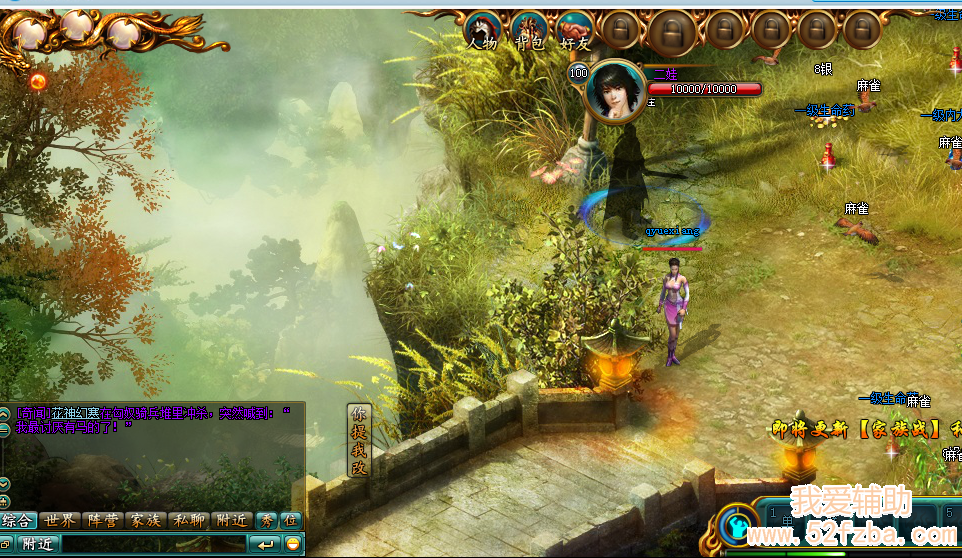This screenshot has width=962, height=558.
Task: Select the 附近 tab in the chat tab row
Action: point(232,521)
